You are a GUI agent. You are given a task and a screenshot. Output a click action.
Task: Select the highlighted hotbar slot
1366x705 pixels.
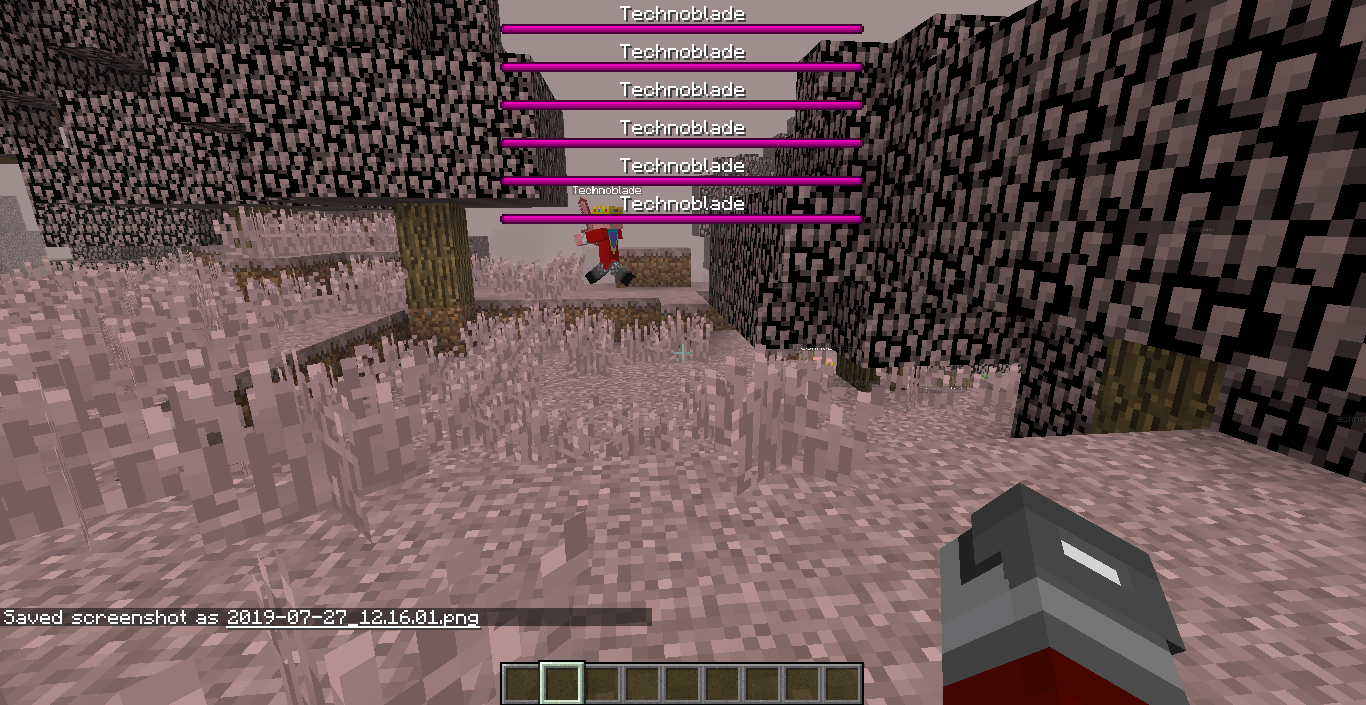point(561,684)
